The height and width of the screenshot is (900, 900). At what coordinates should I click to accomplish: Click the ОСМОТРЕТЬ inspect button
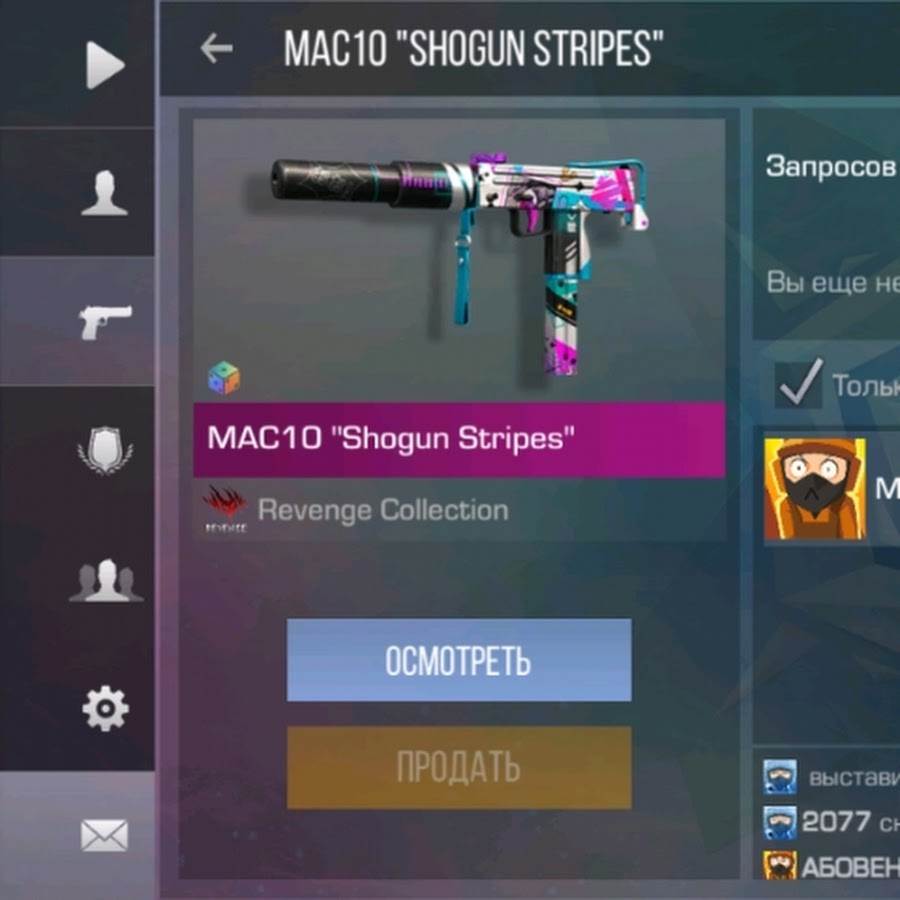pos(459,660)
